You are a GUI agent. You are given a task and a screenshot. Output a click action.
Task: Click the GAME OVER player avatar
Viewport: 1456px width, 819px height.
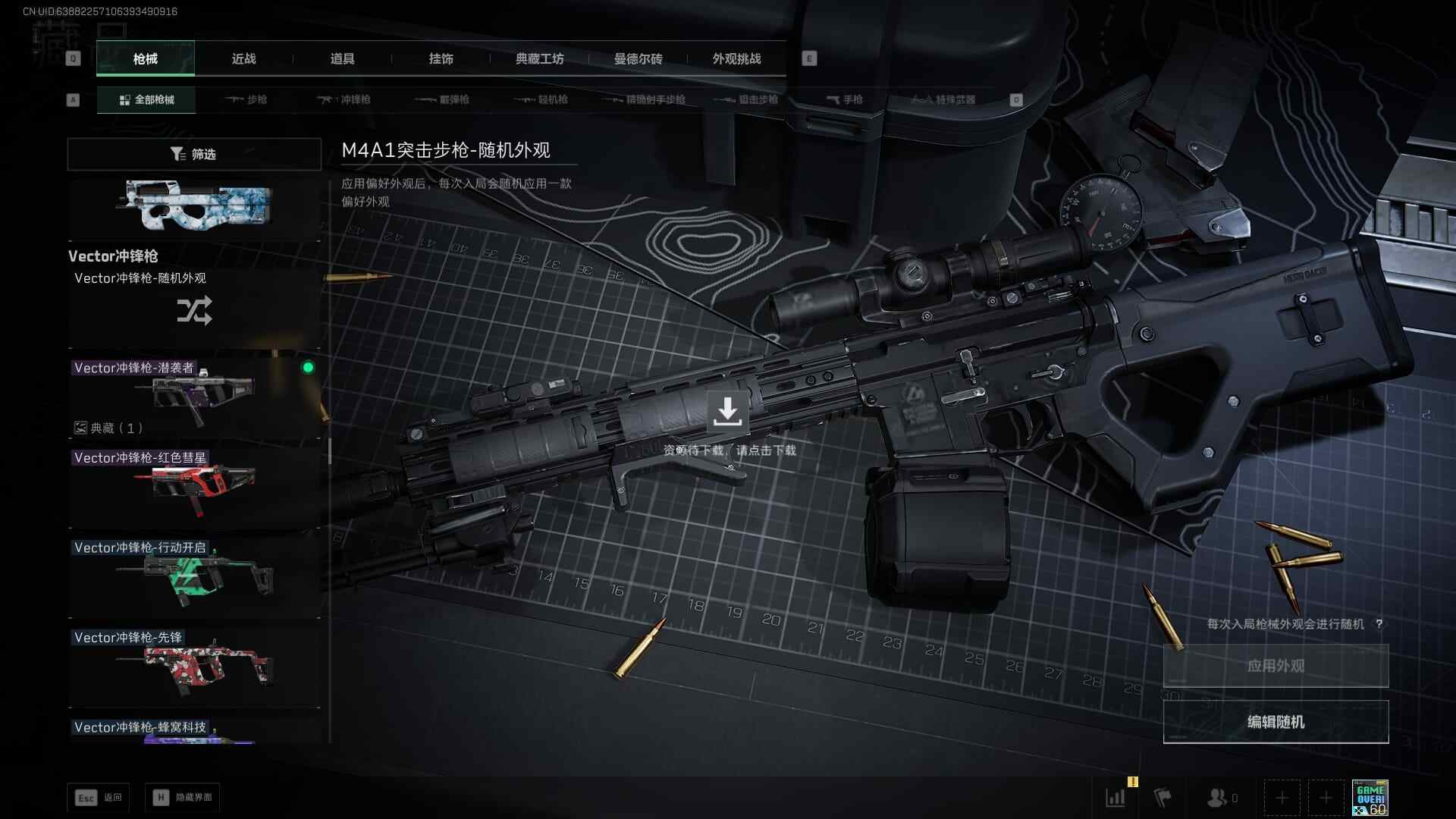coord(1370,798)
